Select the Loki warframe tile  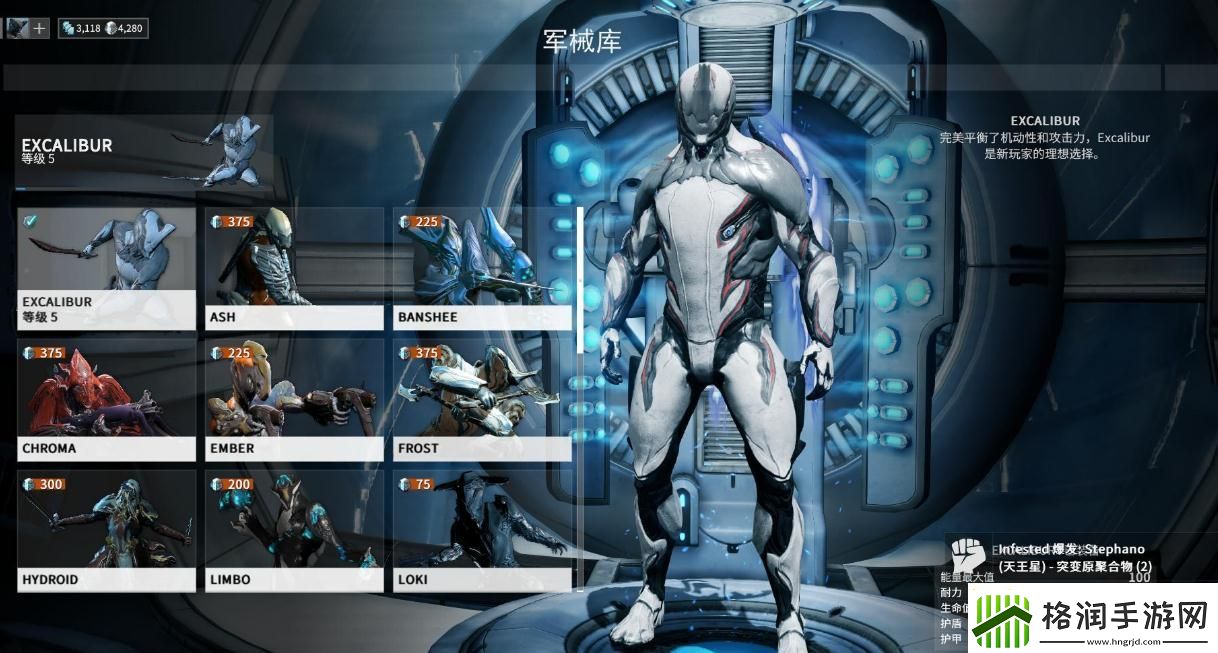(482, 531)
